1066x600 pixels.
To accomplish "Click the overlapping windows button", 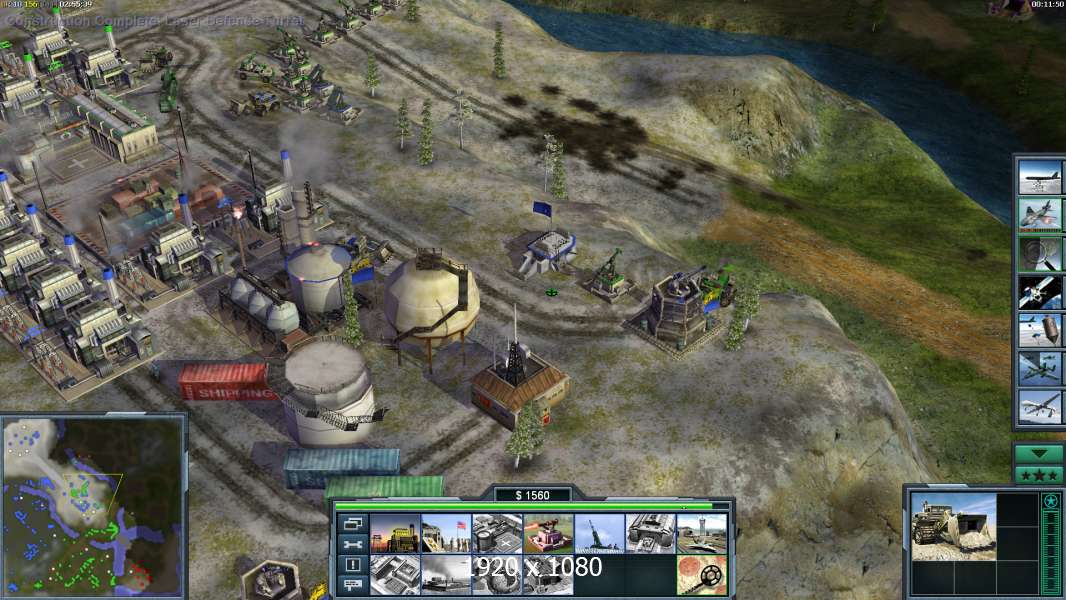I will pos(353,523).
